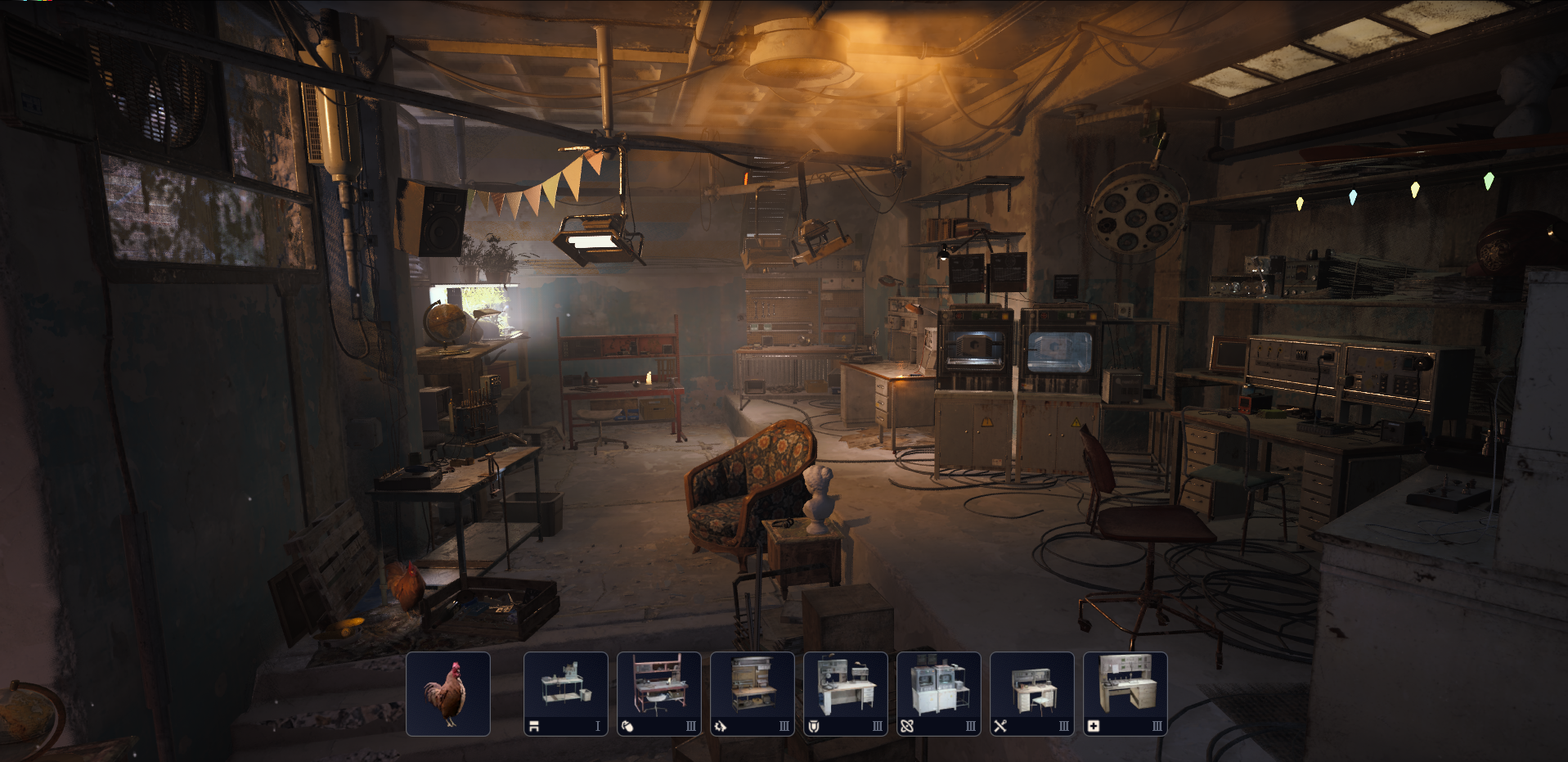Select the crossed-tools repair desk station

click(1031, 693)
